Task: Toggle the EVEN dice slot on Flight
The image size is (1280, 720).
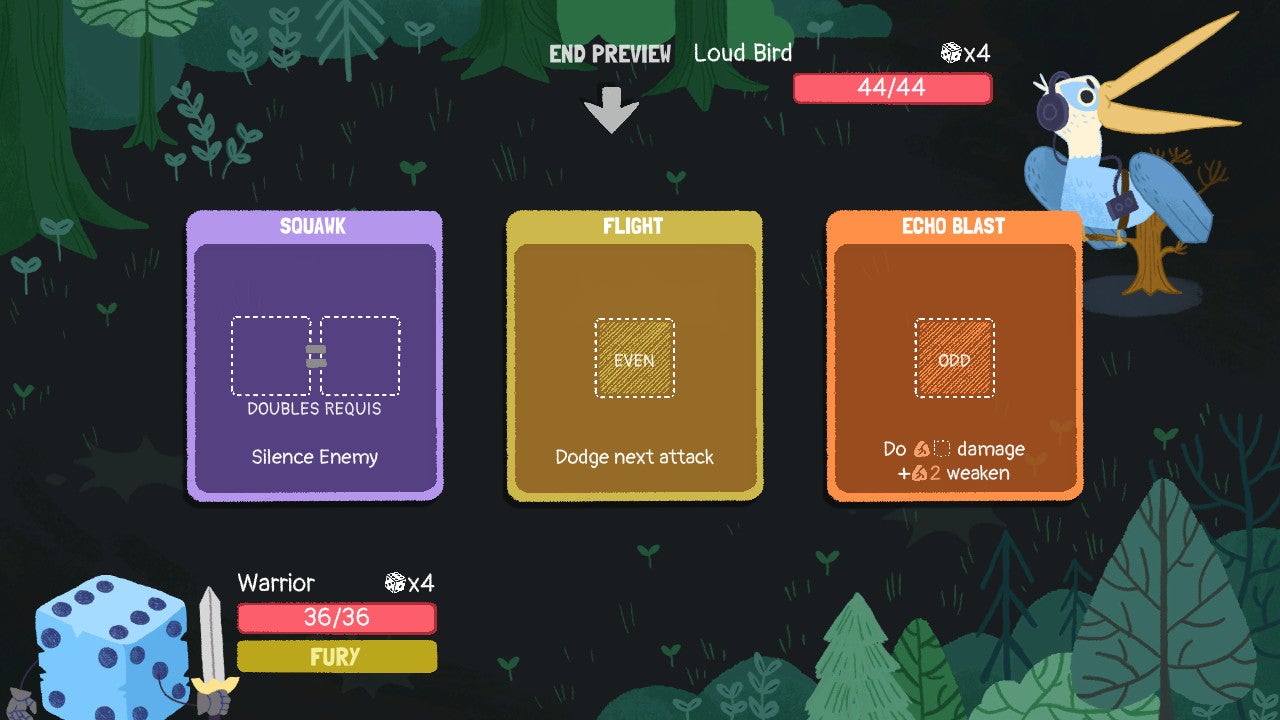Action: [x=635, y=357]
